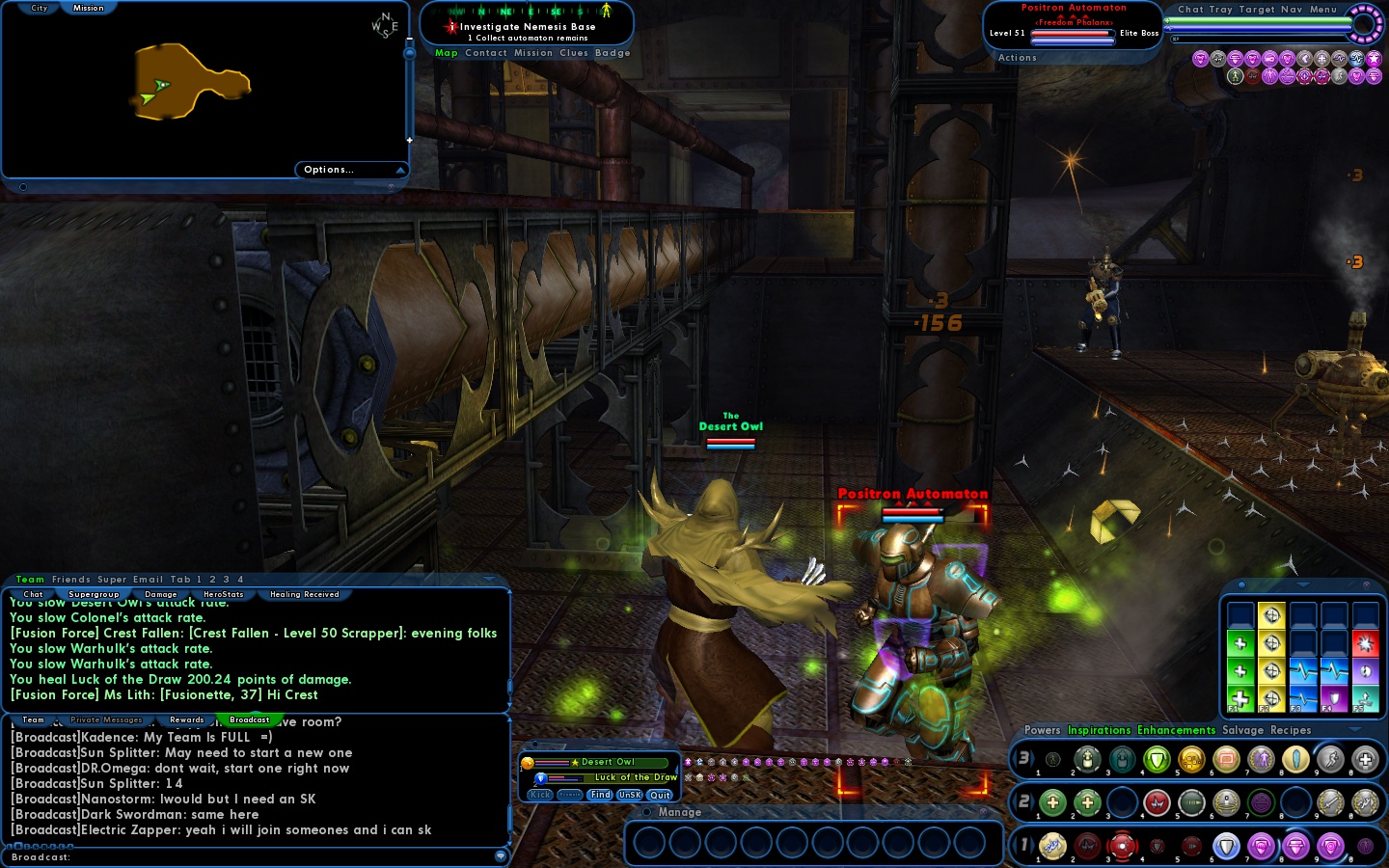Click Quit to leave the team
The image size is (1389, 868).
(x=660, y=795)
